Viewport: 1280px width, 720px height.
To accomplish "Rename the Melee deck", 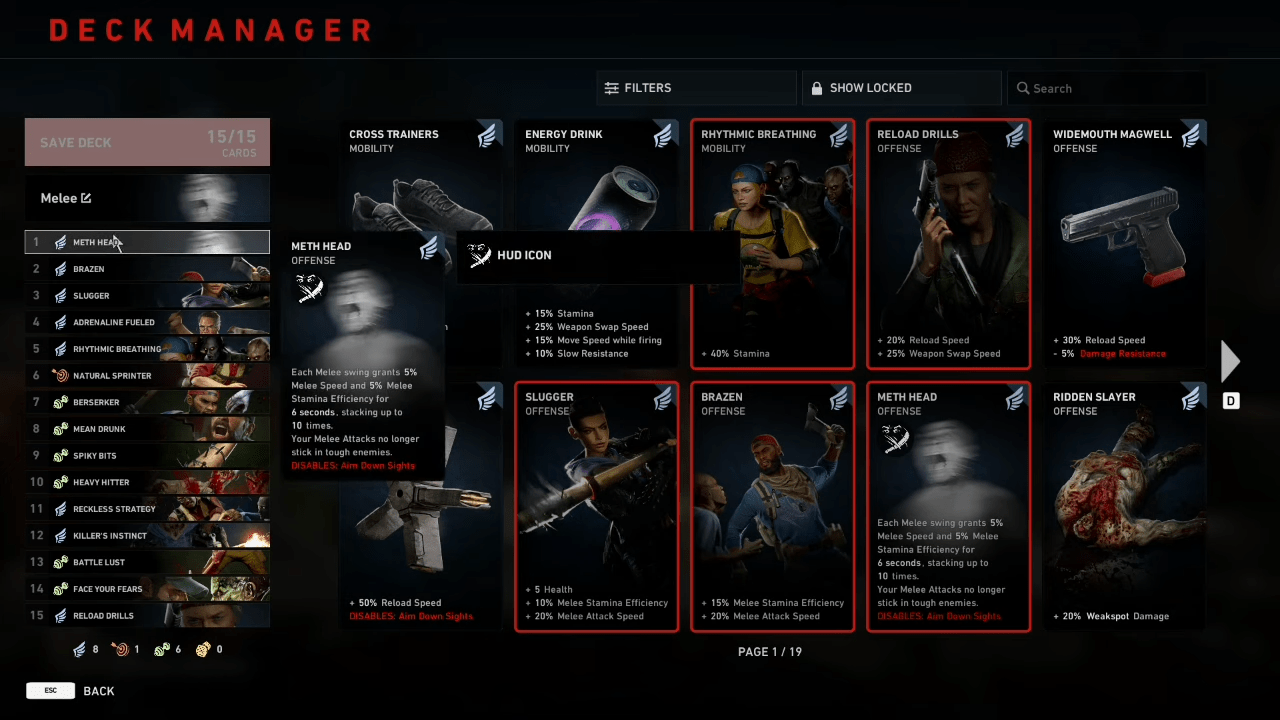I will (x=86, y=198).
